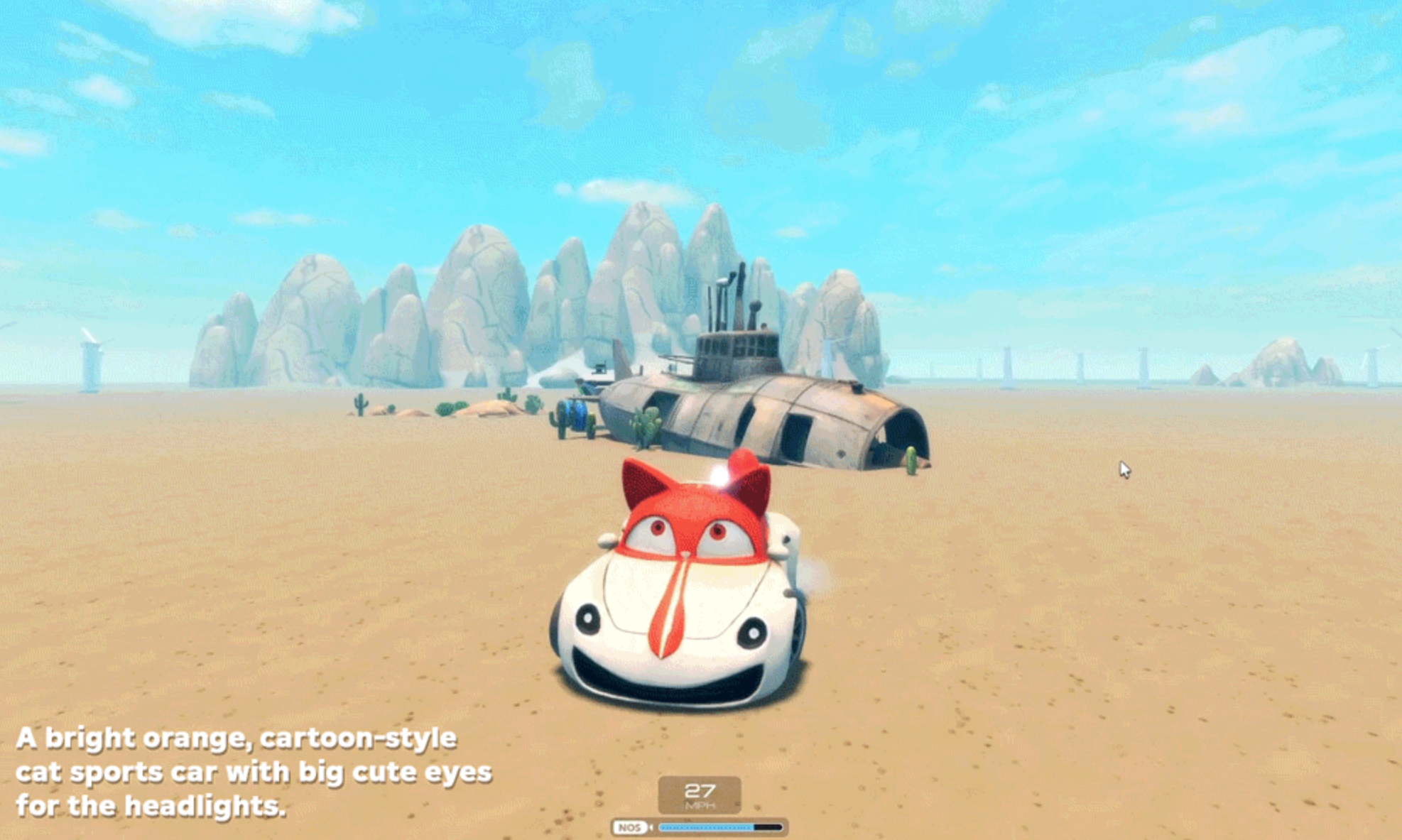This screenshot has height=840, width=1402.
Task: Click the NOS badge on the boost gauge
Action: pyautogui.click(x=632, y=829)
